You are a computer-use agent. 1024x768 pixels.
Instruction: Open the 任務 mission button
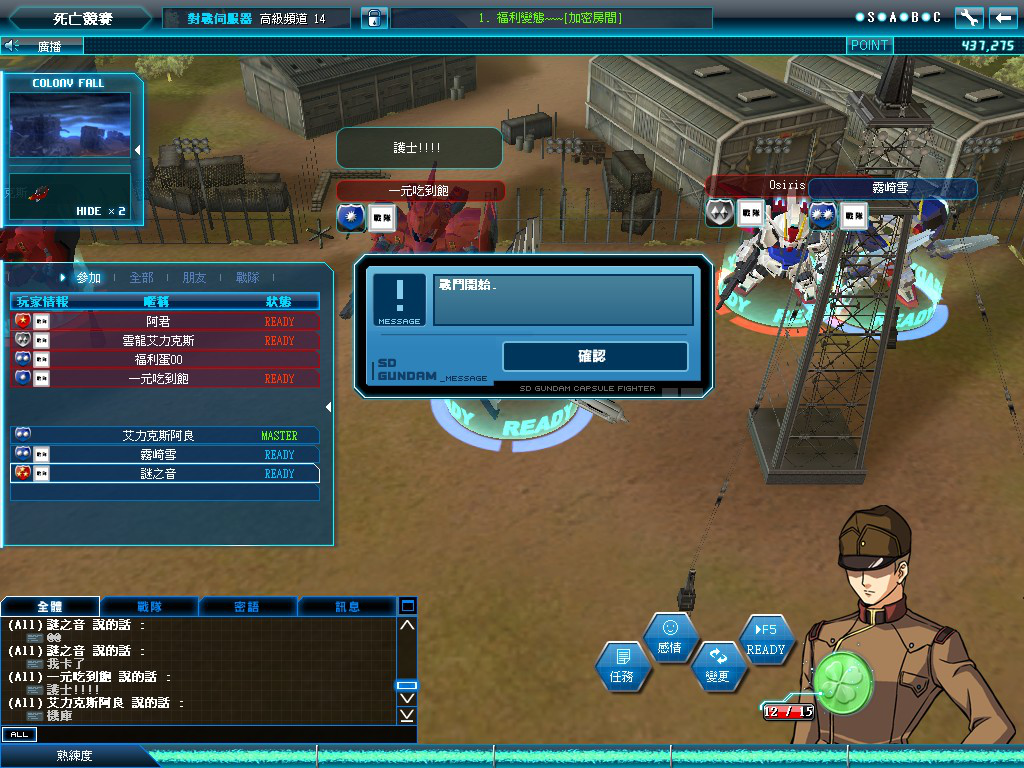point(621,667)
